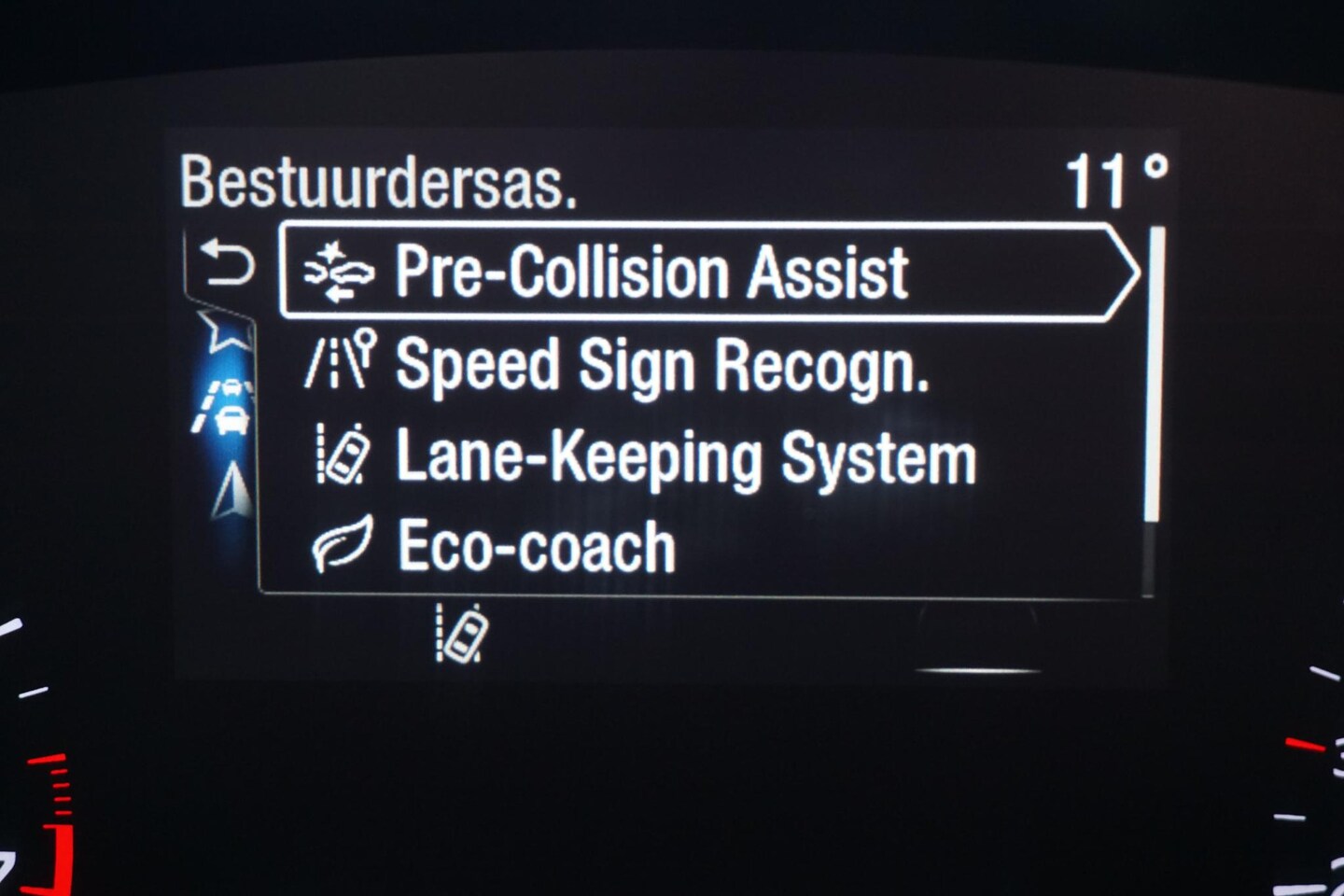The image size is (1344, 896).
Task: Click the menu list scrollbar
Action: (x=1153, y=375)
